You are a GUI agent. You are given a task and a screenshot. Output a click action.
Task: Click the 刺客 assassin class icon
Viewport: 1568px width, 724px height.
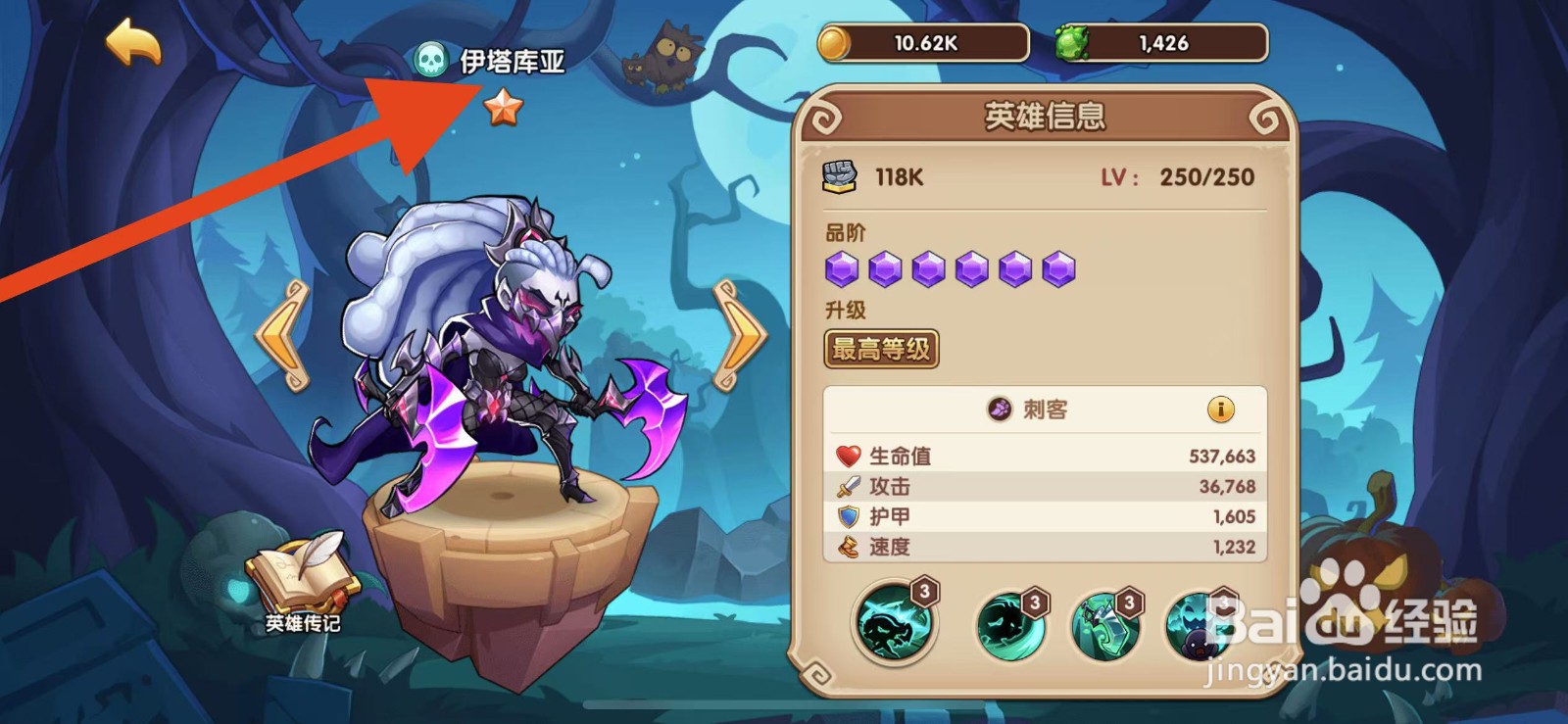pyautogui.click(x=1000, y=411)
